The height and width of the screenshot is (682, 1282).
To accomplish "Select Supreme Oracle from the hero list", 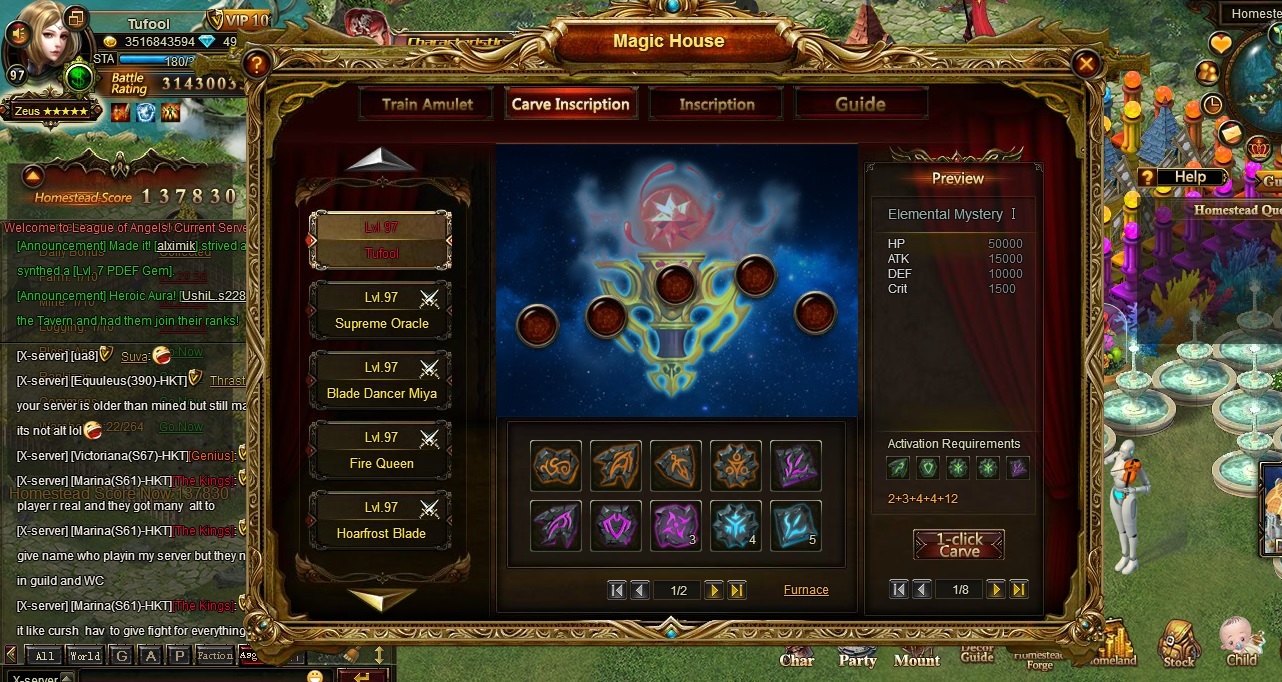I will tap(381, 310).
